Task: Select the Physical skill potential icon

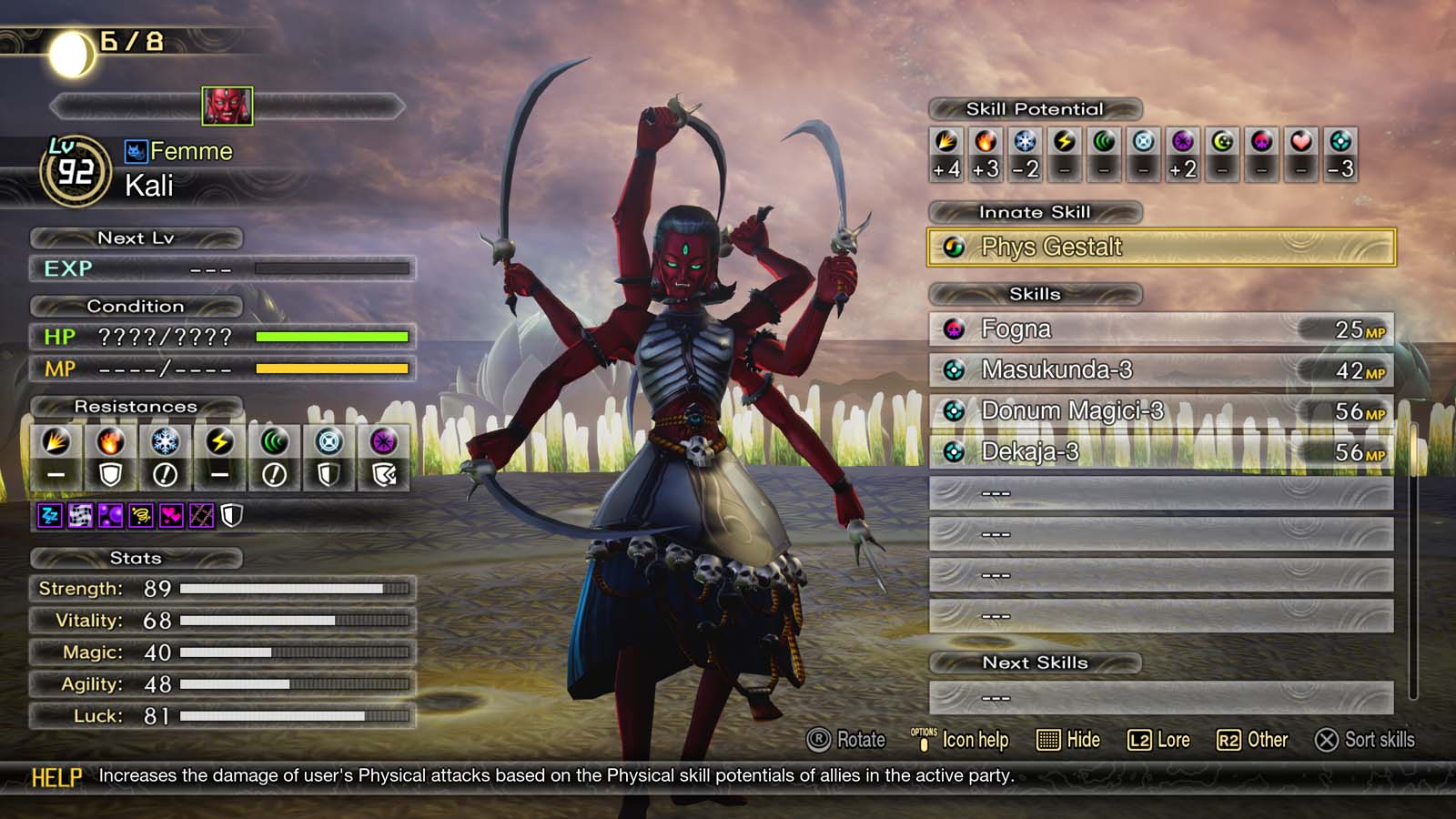Action: pos(946,142)
